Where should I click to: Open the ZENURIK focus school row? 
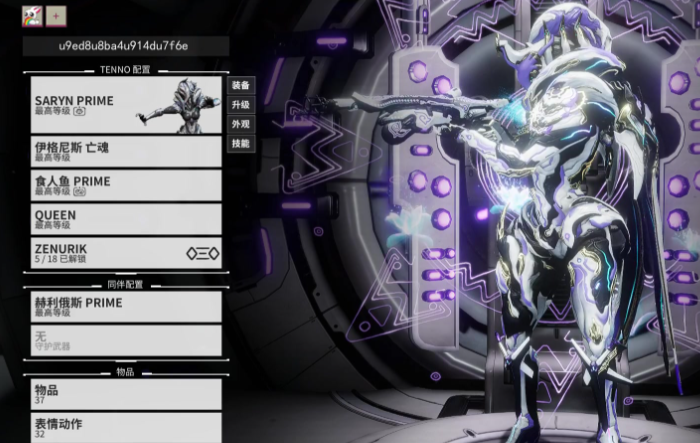click(x=126, y=253)
